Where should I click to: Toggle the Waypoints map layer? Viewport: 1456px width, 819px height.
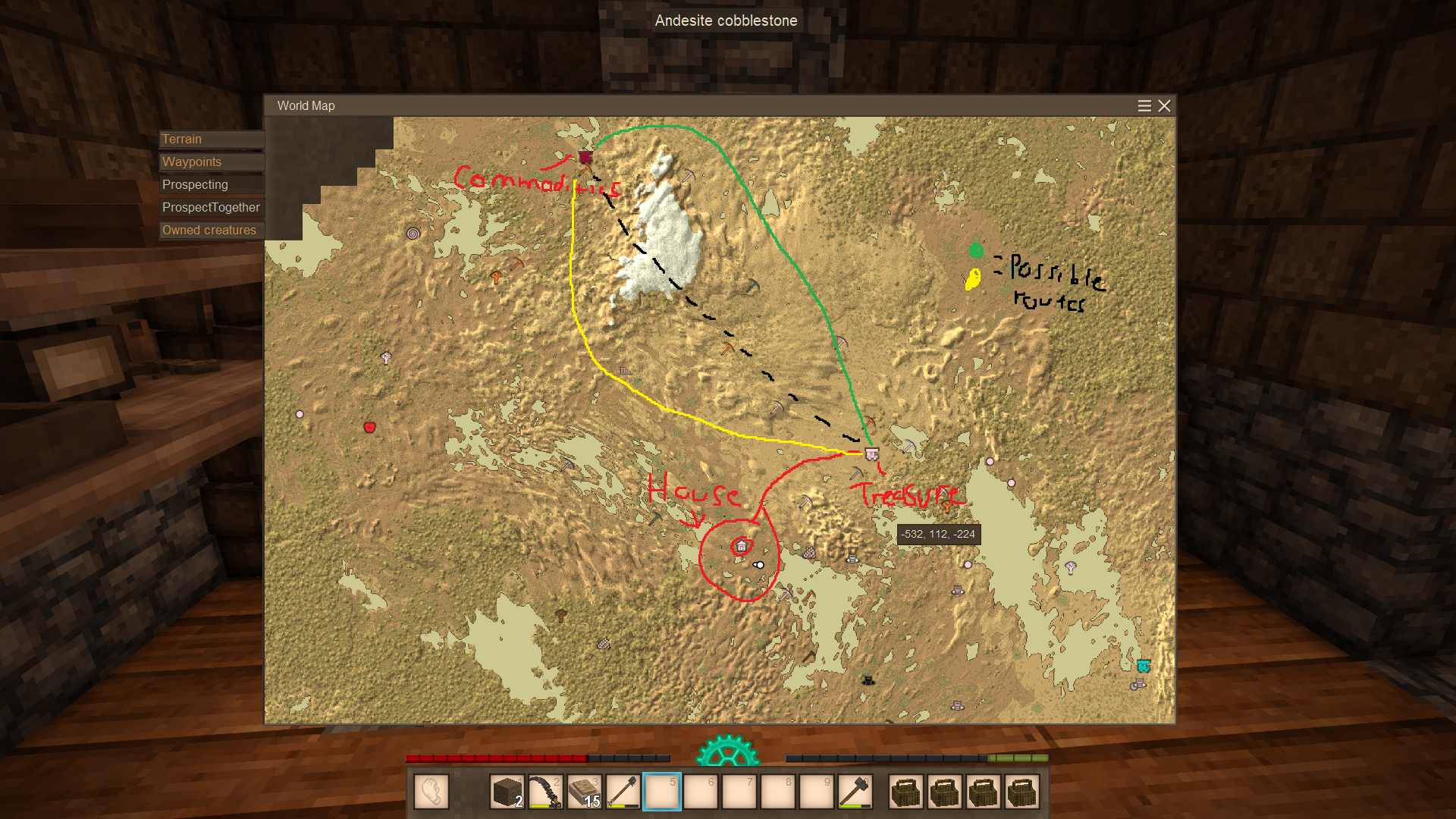(211, 162)
